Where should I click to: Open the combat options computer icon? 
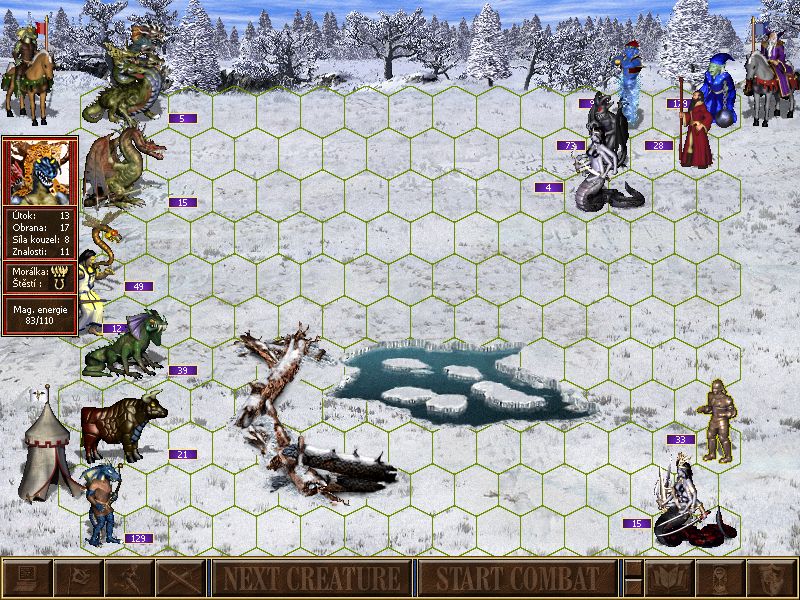pos(27,578)
